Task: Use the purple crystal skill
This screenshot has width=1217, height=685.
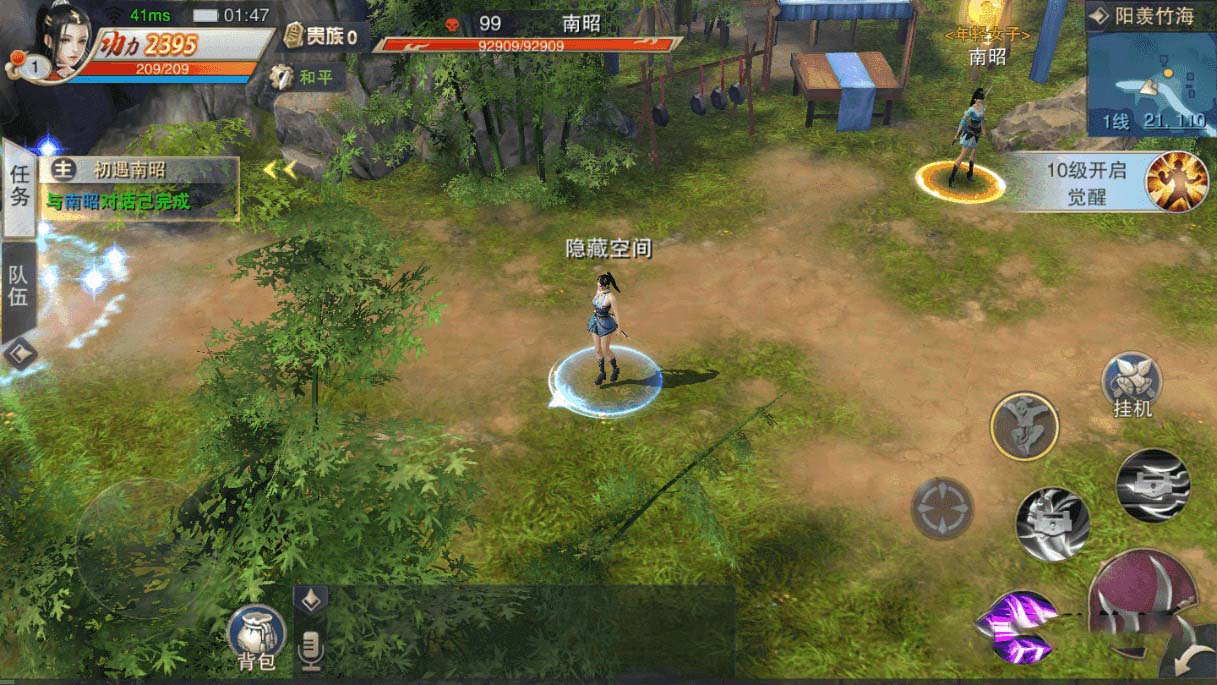Action: tap(1015, 626)
